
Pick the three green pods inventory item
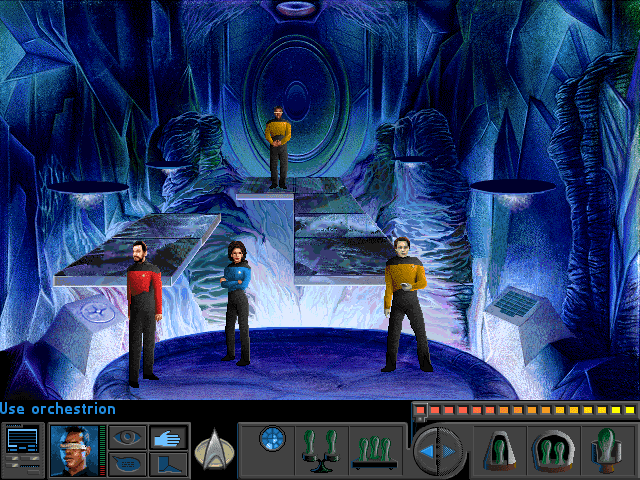(374, 449)
